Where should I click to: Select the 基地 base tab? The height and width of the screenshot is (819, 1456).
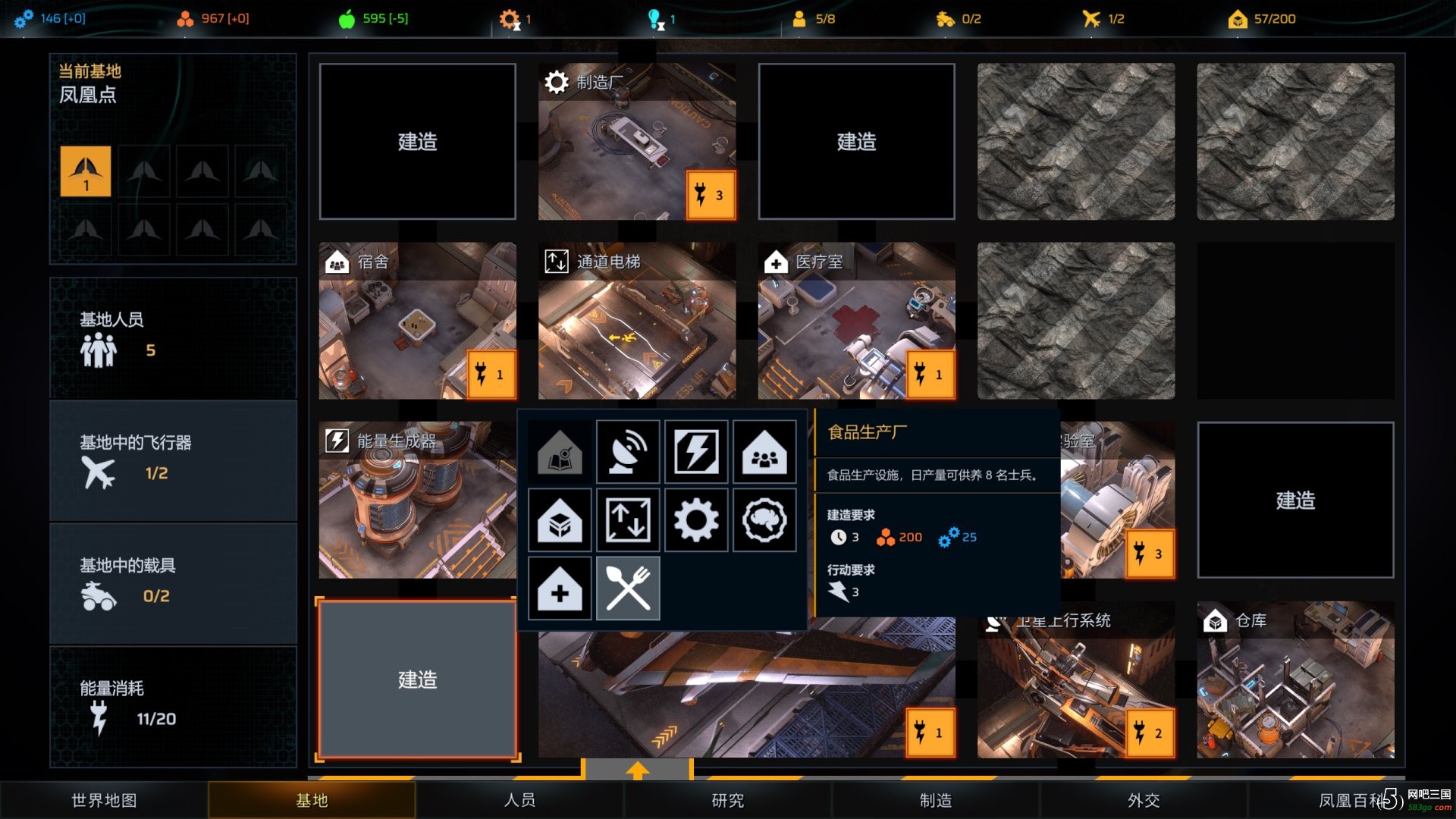point(312,800)
